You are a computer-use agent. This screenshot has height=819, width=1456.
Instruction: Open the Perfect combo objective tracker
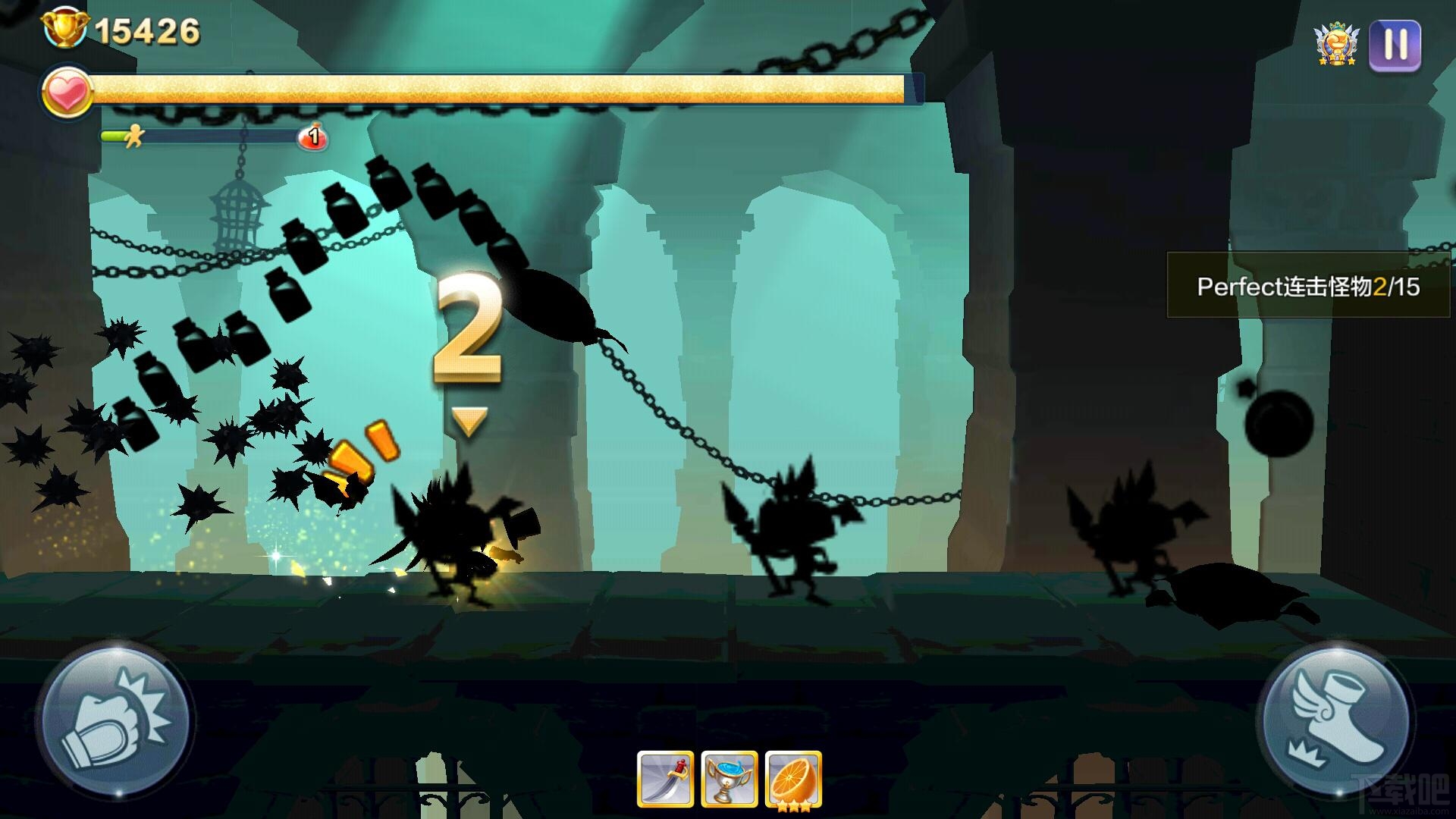point(1308,286)
